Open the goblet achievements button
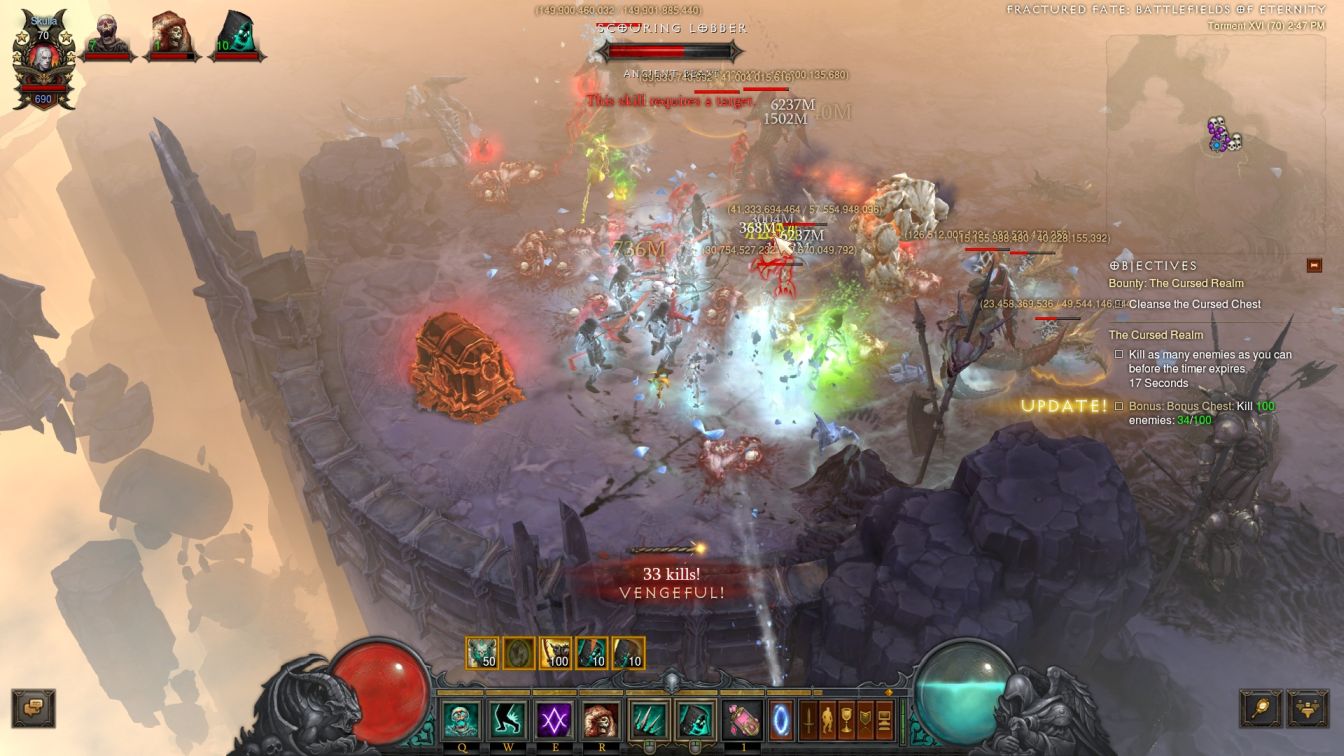The width and height of the screenshot is (1344, 756). point(847,720)
